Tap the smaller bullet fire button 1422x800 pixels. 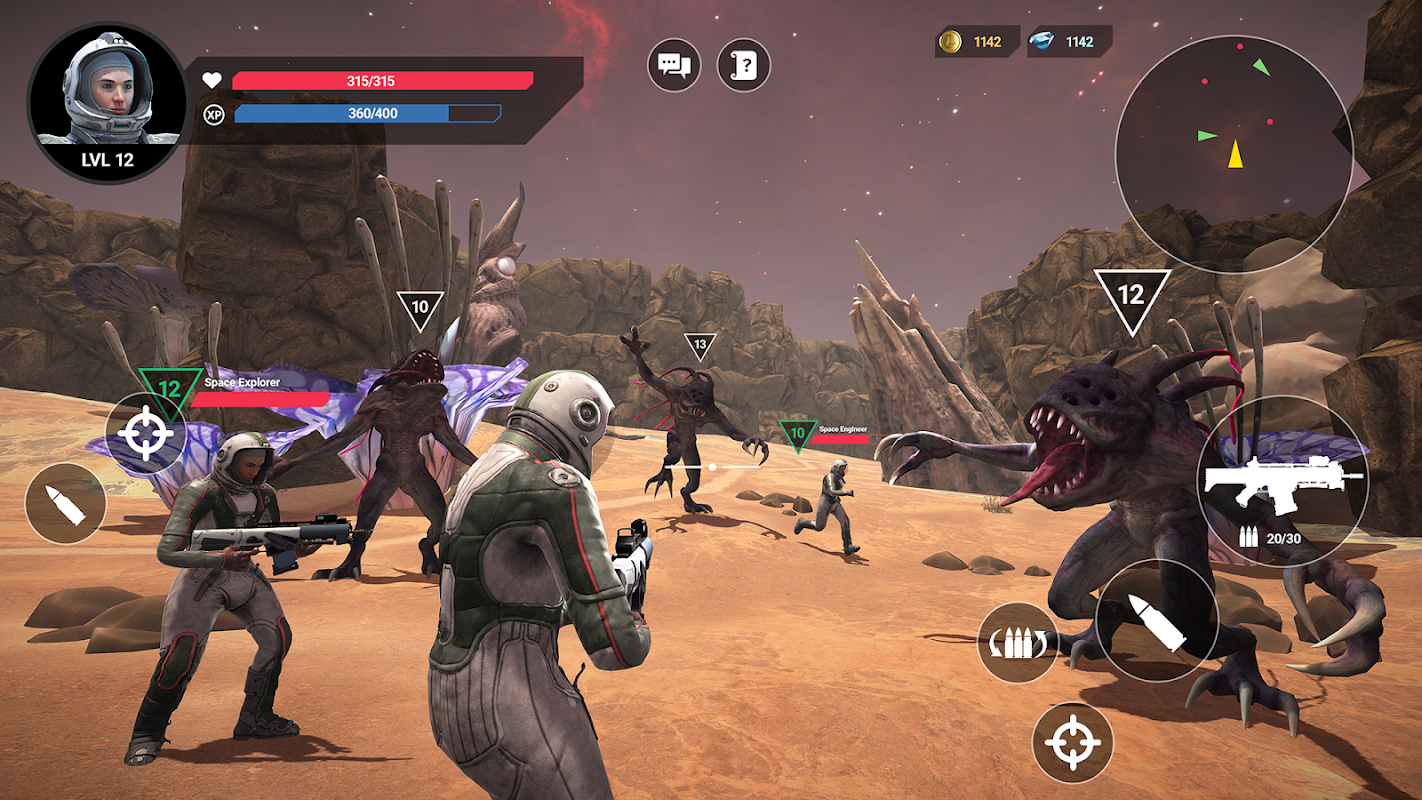pos(66,503)
